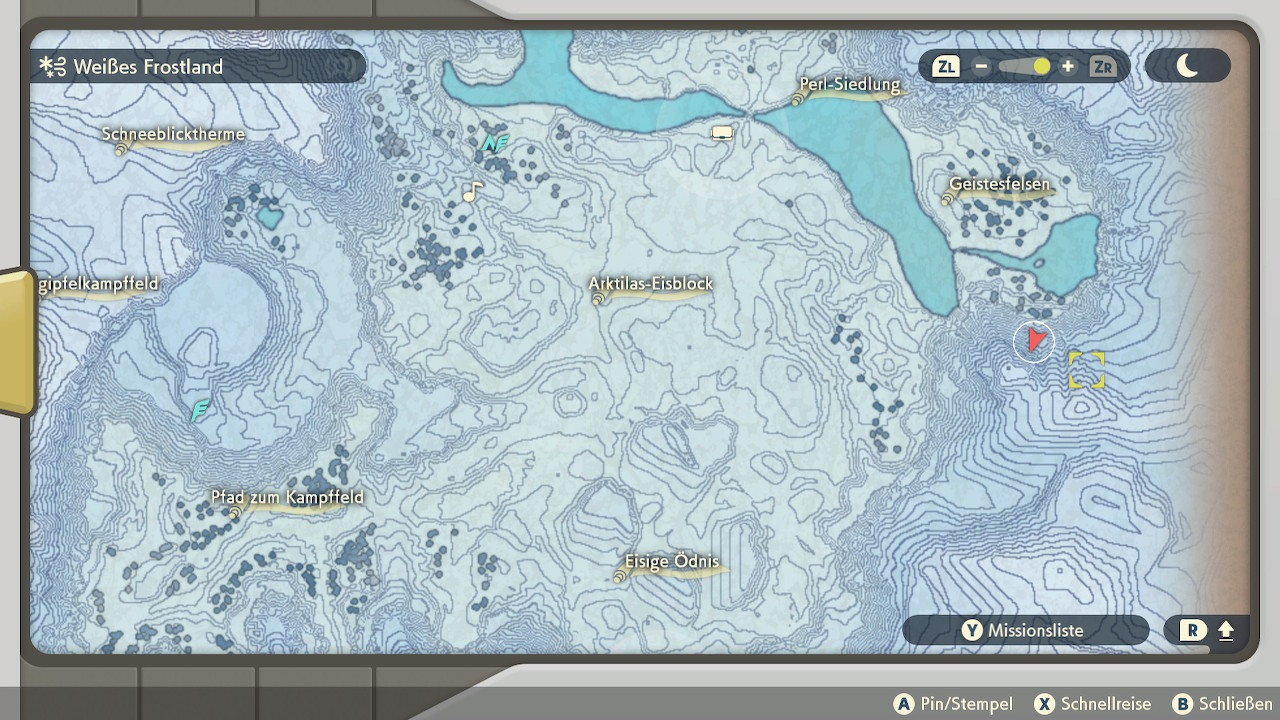This screenshot has height=720, width=1280.
Task: Select Pfad zum Kampffeld label
Action: tap(287, 498)
